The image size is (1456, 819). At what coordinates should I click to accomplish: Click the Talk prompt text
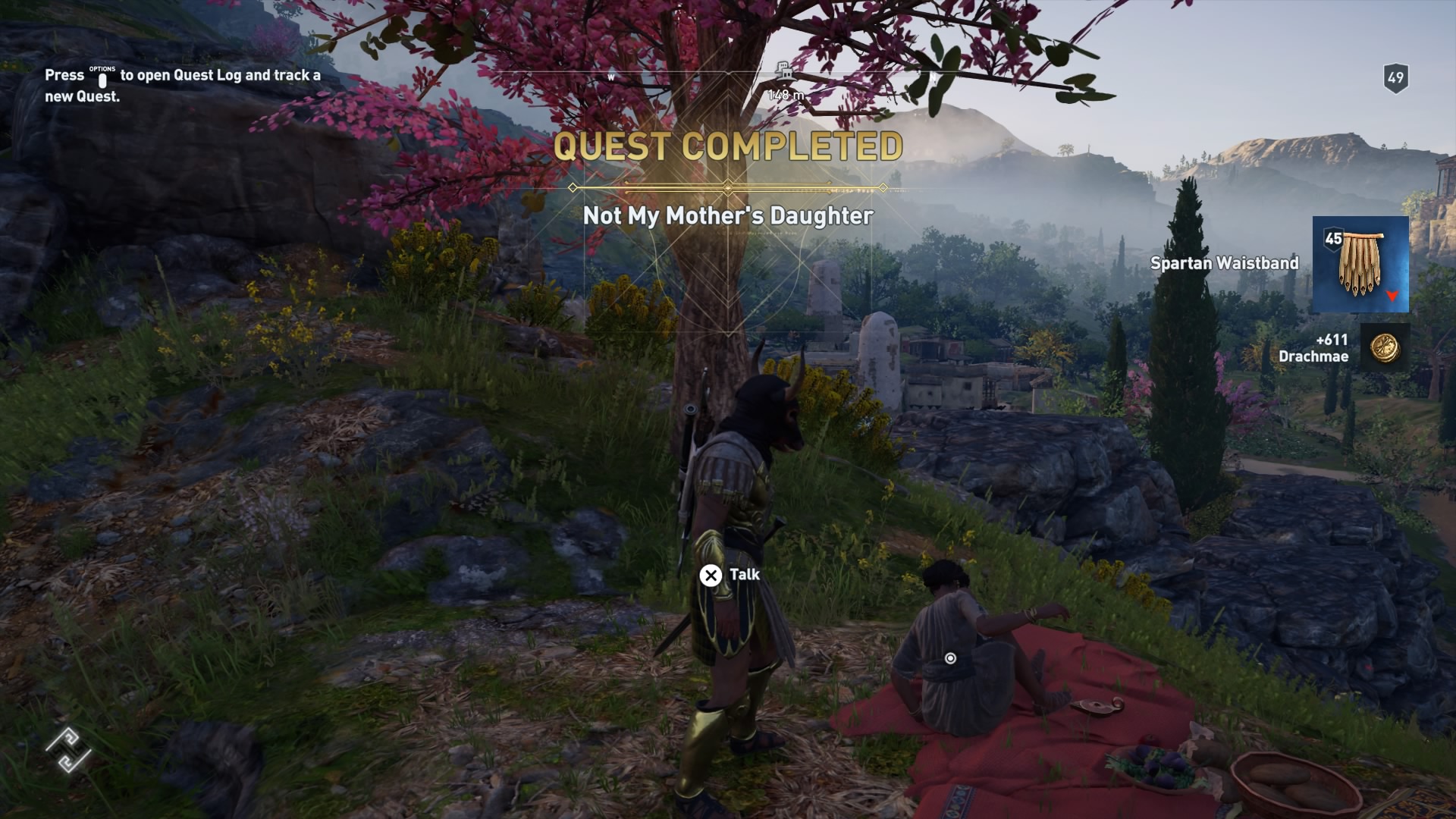(745, 576)
